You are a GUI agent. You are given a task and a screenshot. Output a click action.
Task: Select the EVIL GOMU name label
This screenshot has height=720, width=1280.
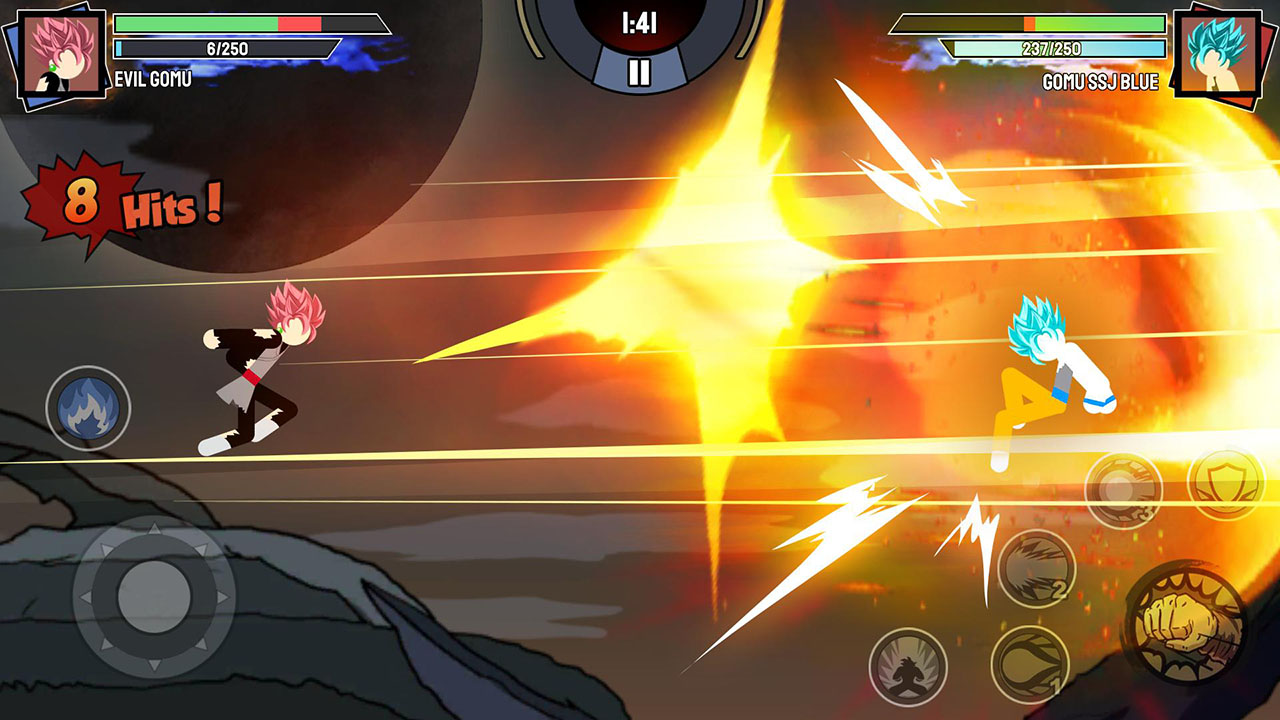click(x=152, y=78)
